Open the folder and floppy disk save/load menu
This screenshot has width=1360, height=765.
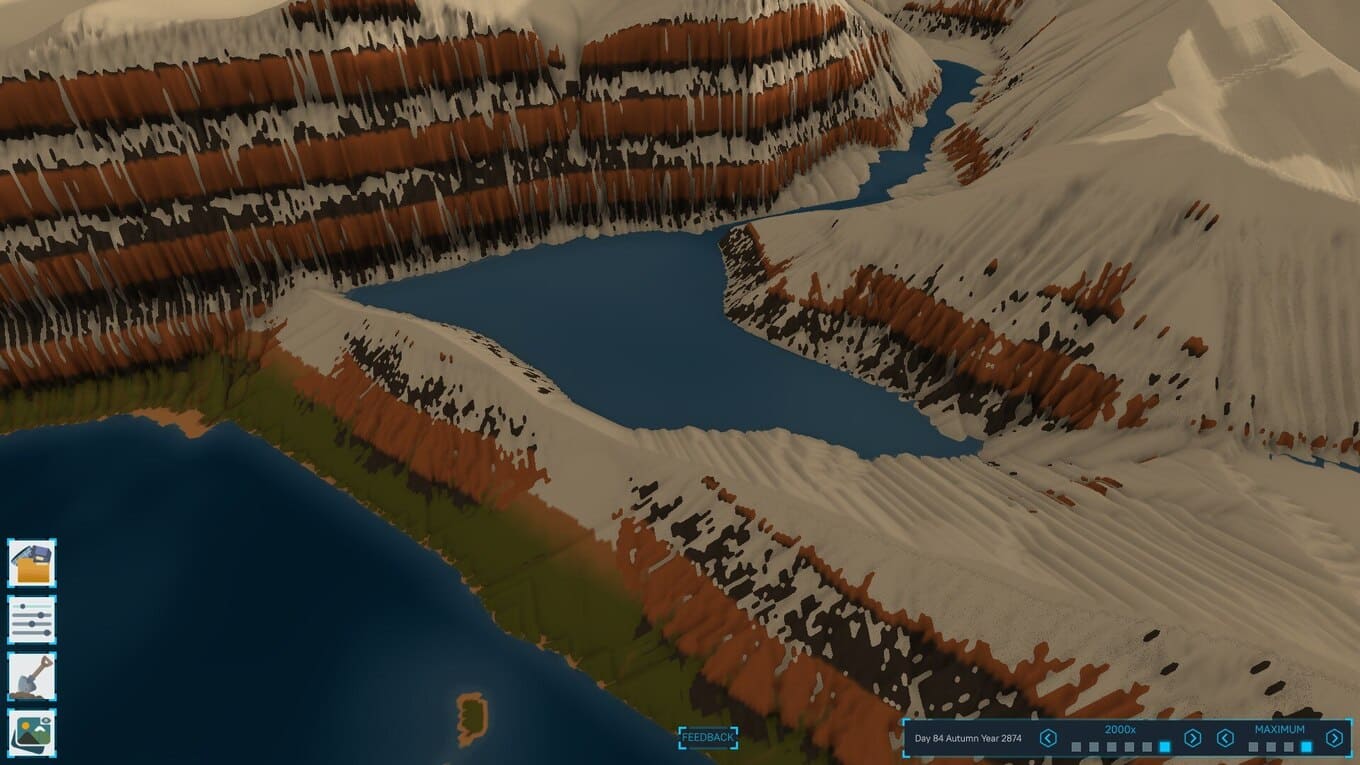(32, 563)
